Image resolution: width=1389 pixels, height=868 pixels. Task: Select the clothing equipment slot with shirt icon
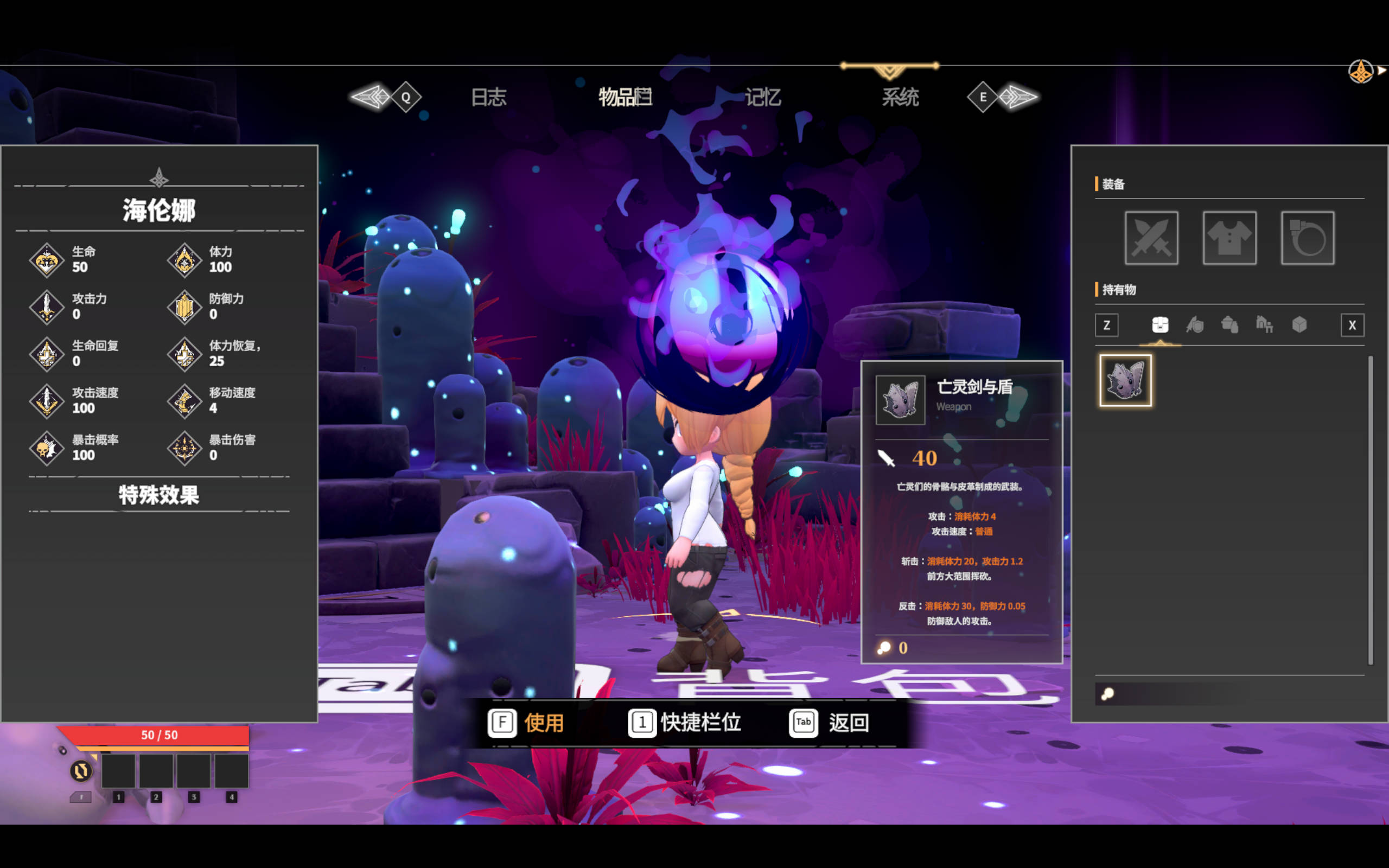point(1229,238)
